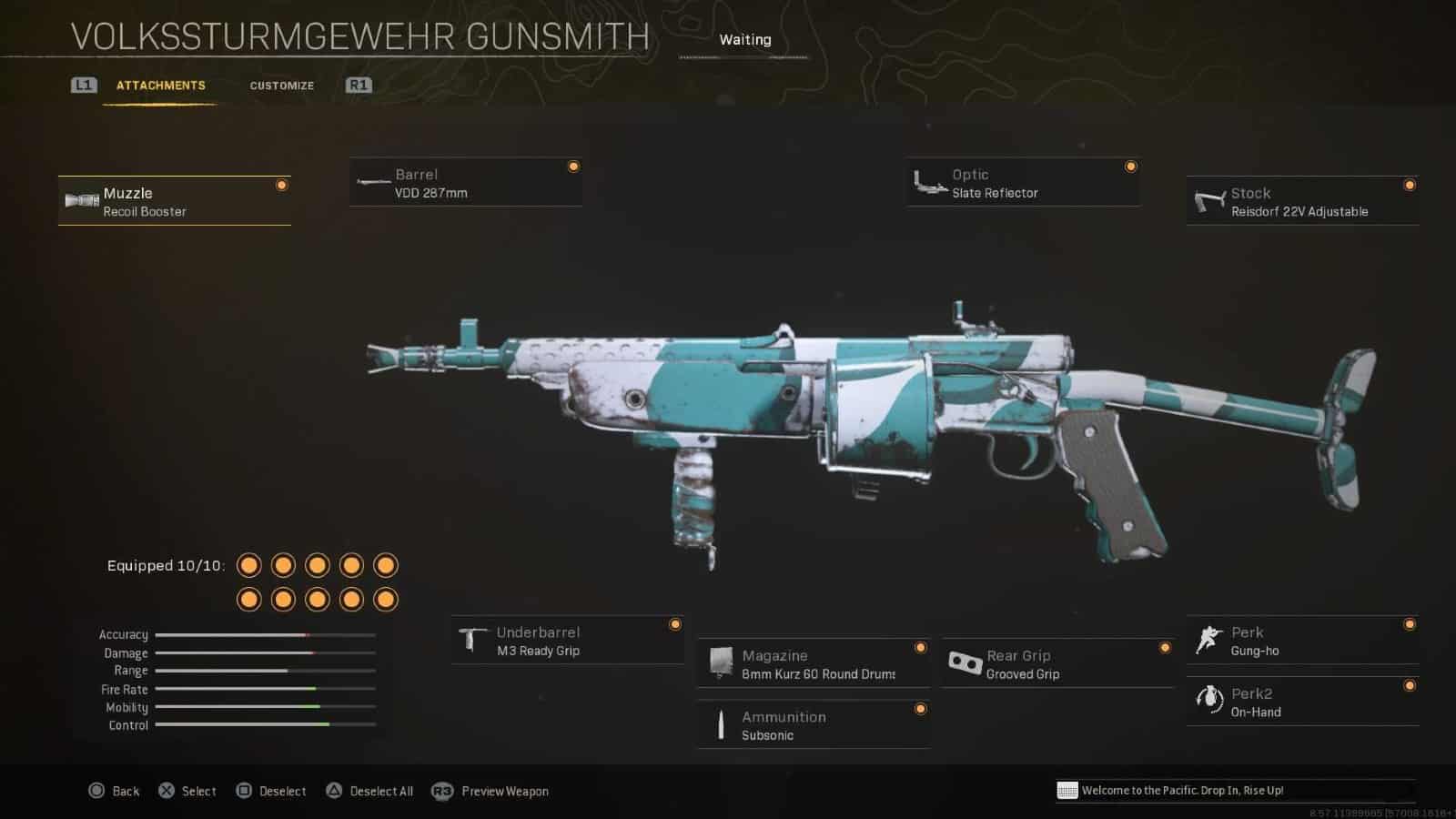Click Deselect All attachments

(369, 791)
